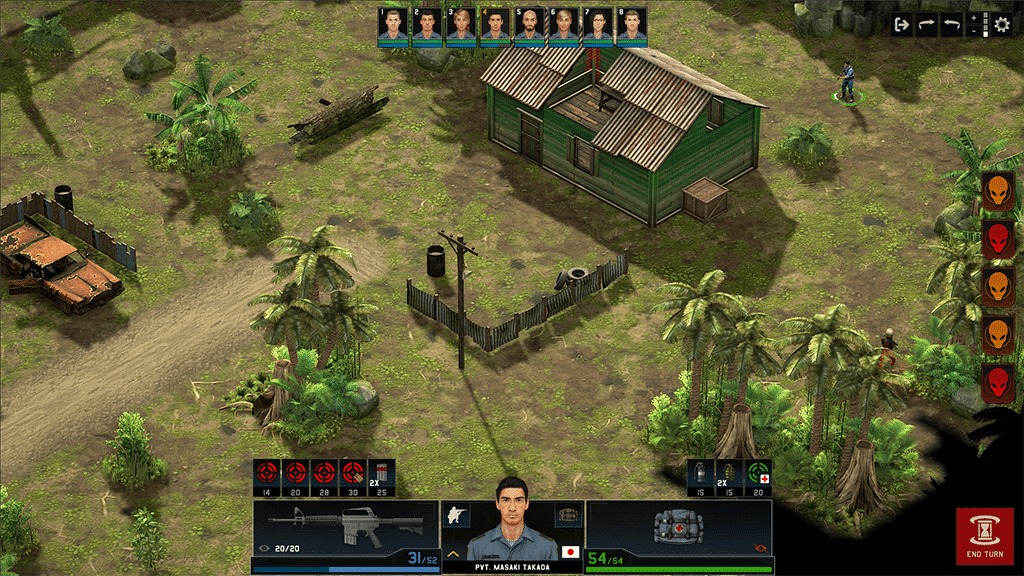Rotate camera with the right-curving arrow
Image resolution: width=1024 pixels, height=576 pixels.
pyautogui.click(x=927, y=25)
